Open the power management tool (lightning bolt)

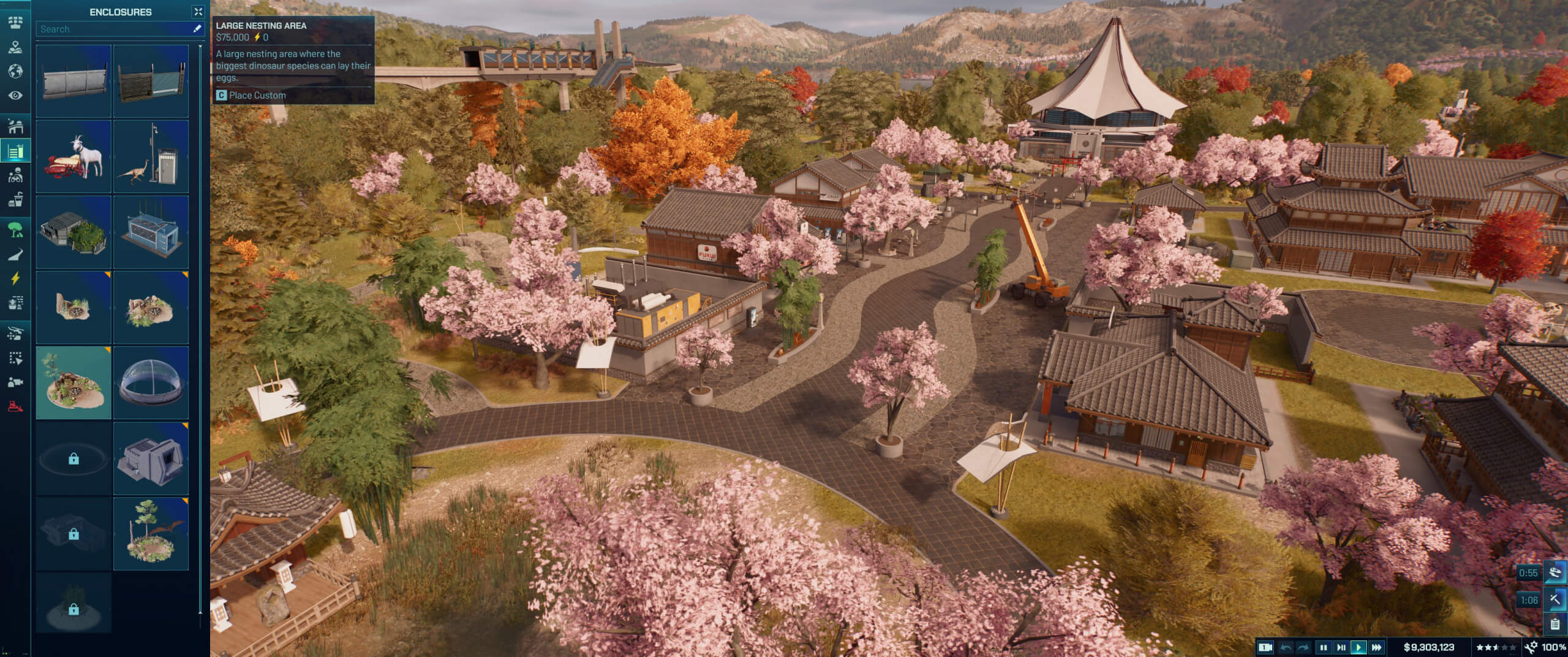tap(15, 277)
